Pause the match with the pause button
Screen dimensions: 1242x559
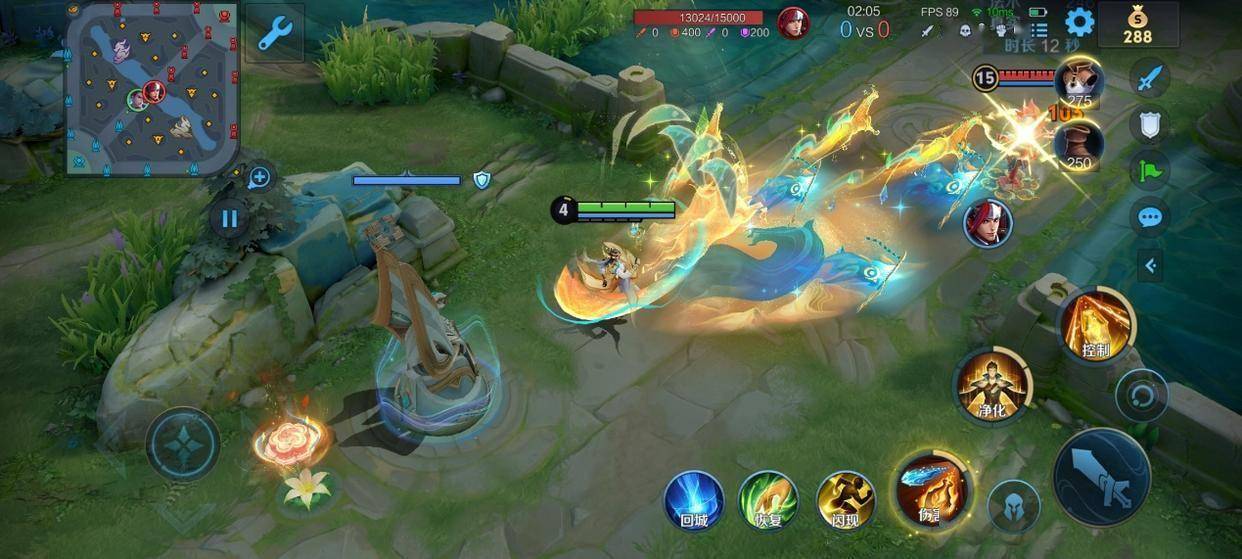230,218
